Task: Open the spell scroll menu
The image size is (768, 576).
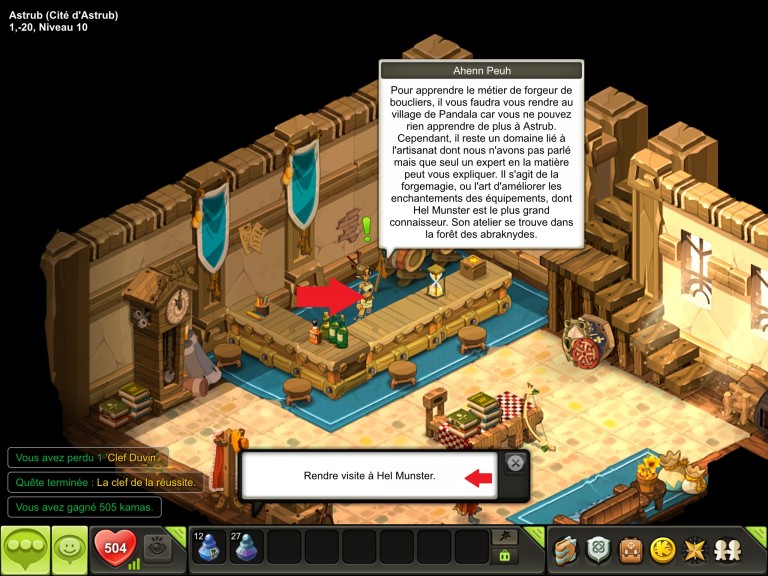Action: (568, 549)
